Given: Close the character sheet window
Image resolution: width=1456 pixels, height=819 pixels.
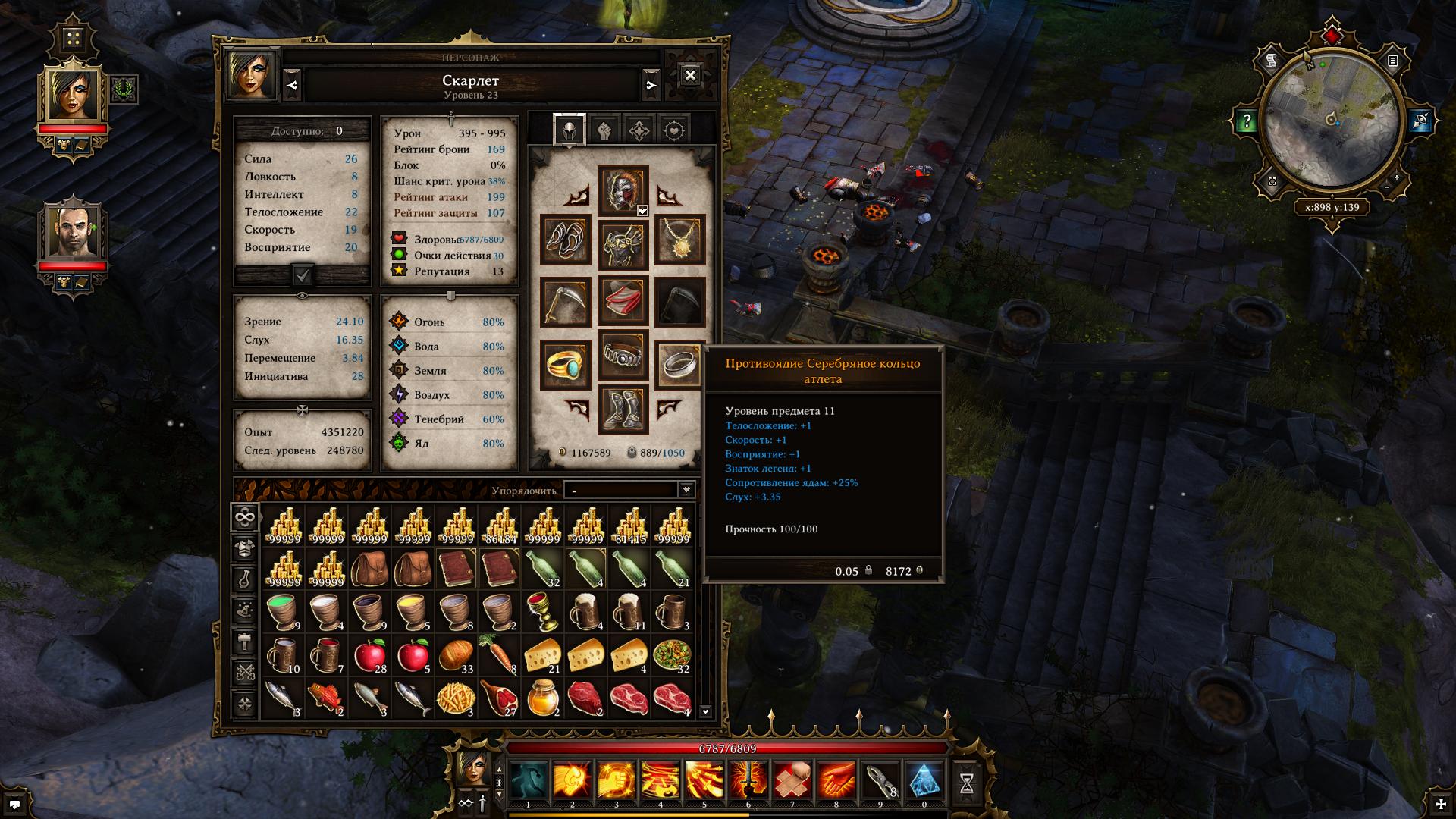Looking at the screenshot, I should (x=690, y=75).
